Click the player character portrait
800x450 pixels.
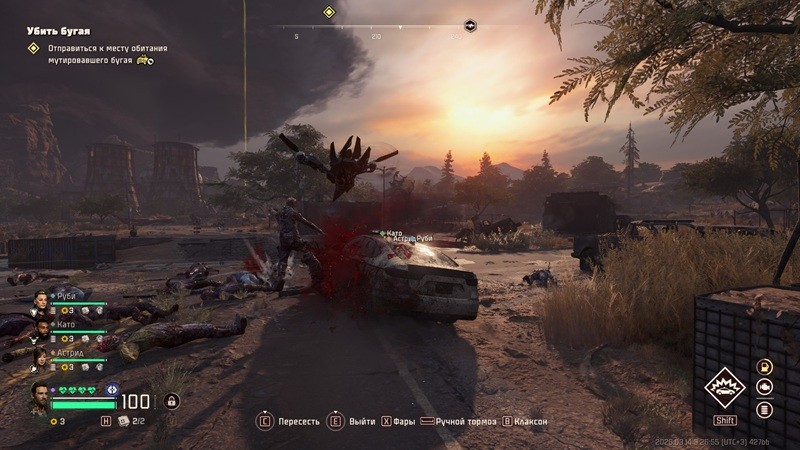[x=39, y=396]
